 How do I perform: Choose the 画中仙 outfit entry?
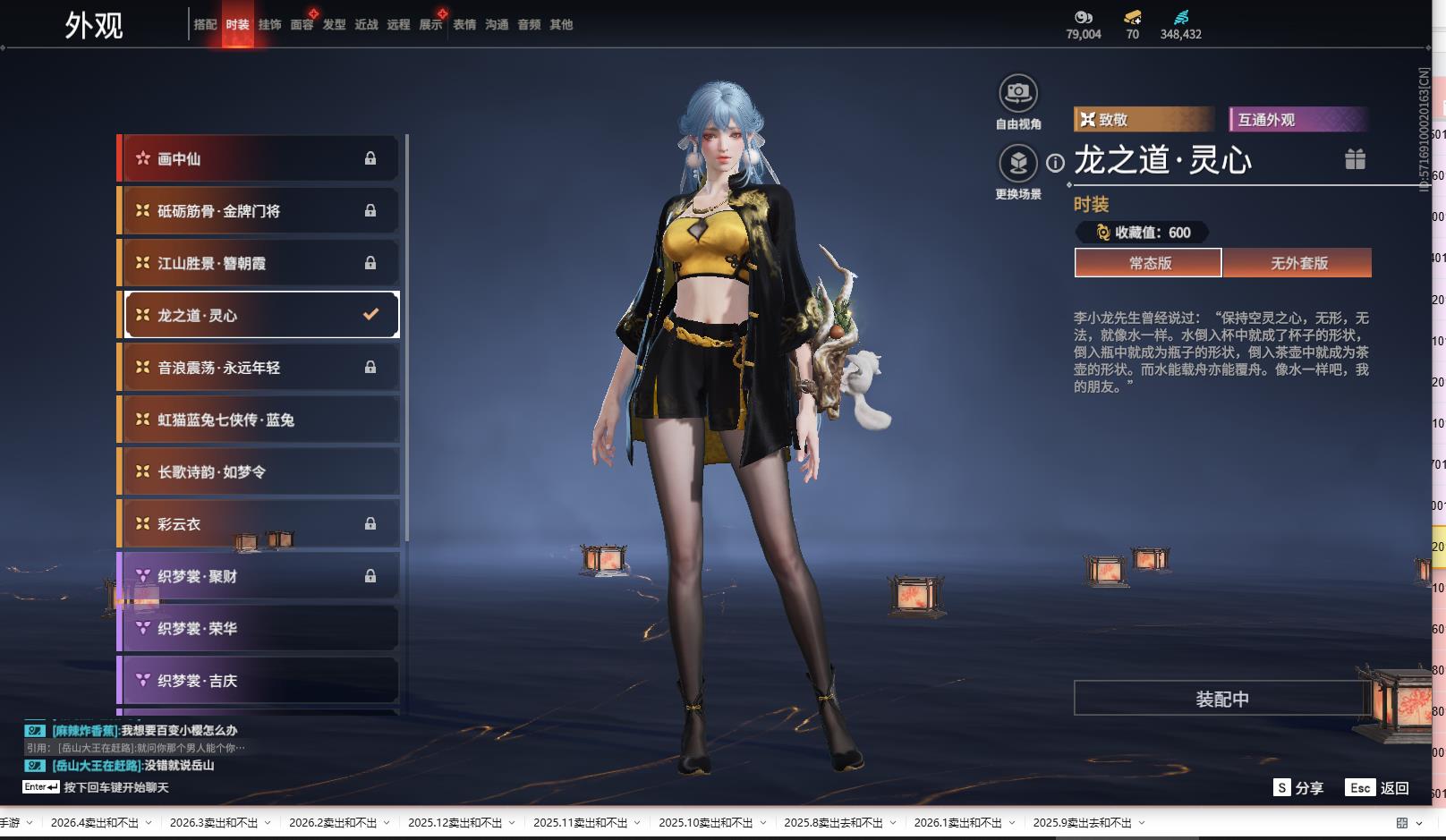coord(258,158)
